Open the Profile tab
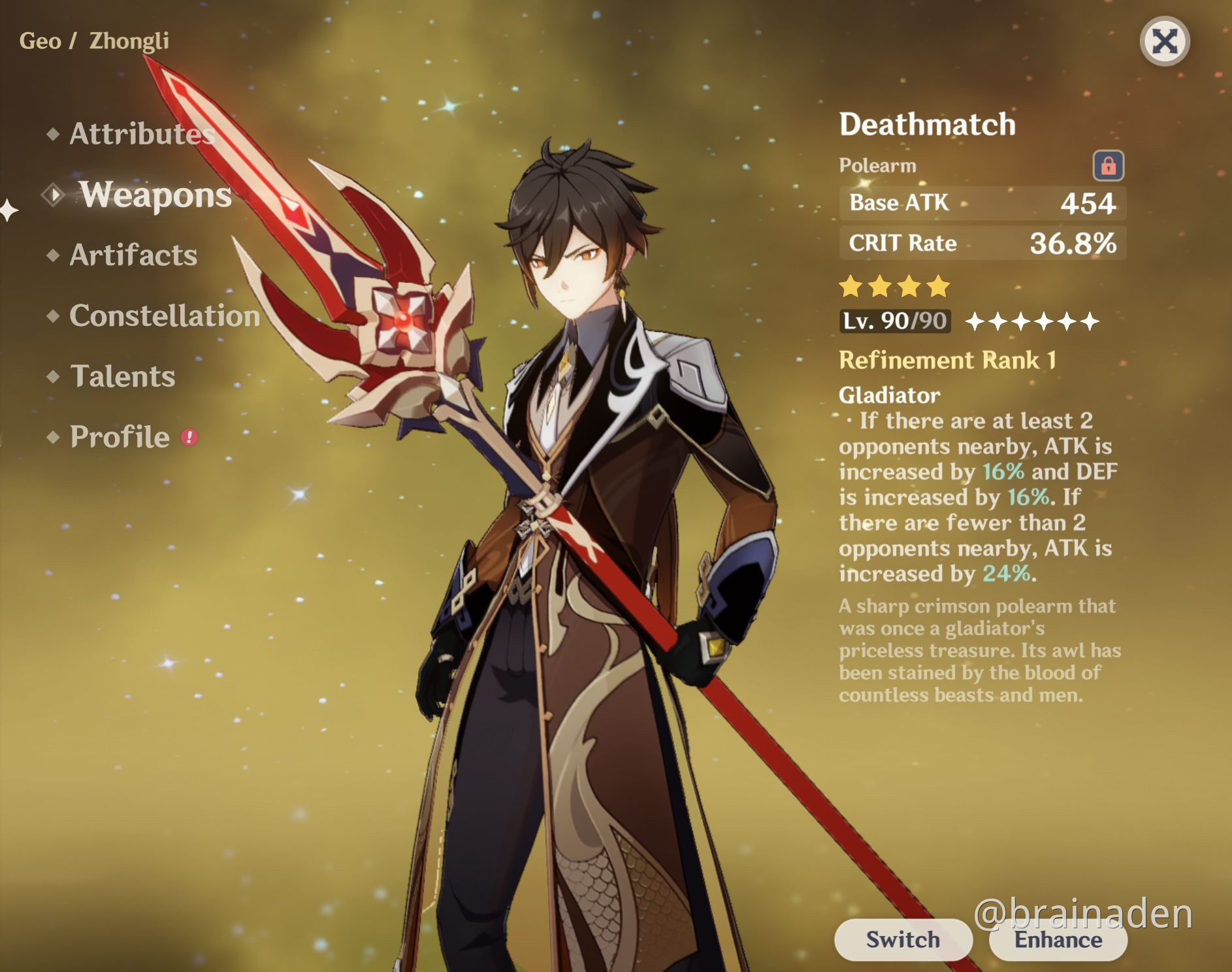1232x972 pixels. (x=120, y=437)
